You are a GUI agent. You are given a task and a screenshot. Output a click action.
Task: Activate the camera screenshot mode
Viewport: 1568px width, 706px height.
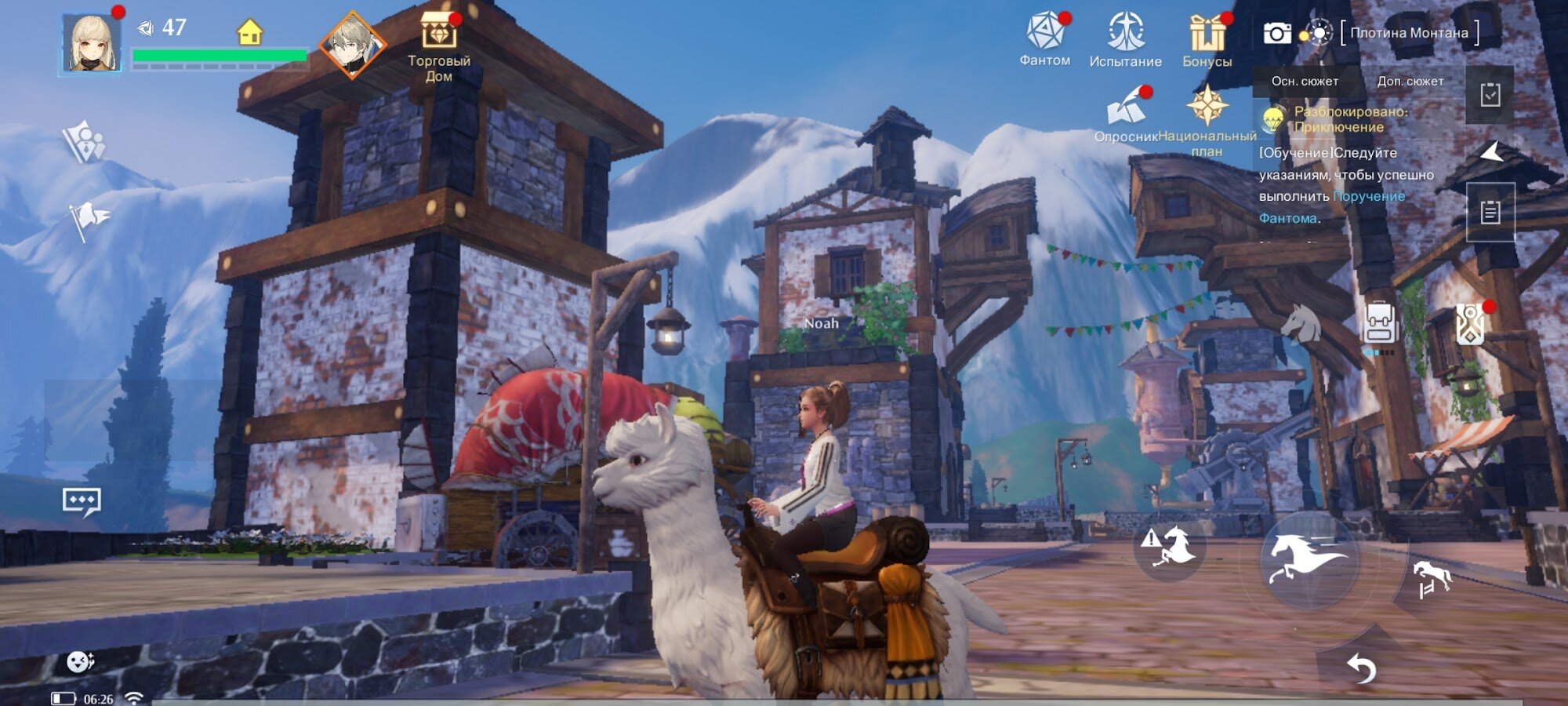[x=1276, y=33]
